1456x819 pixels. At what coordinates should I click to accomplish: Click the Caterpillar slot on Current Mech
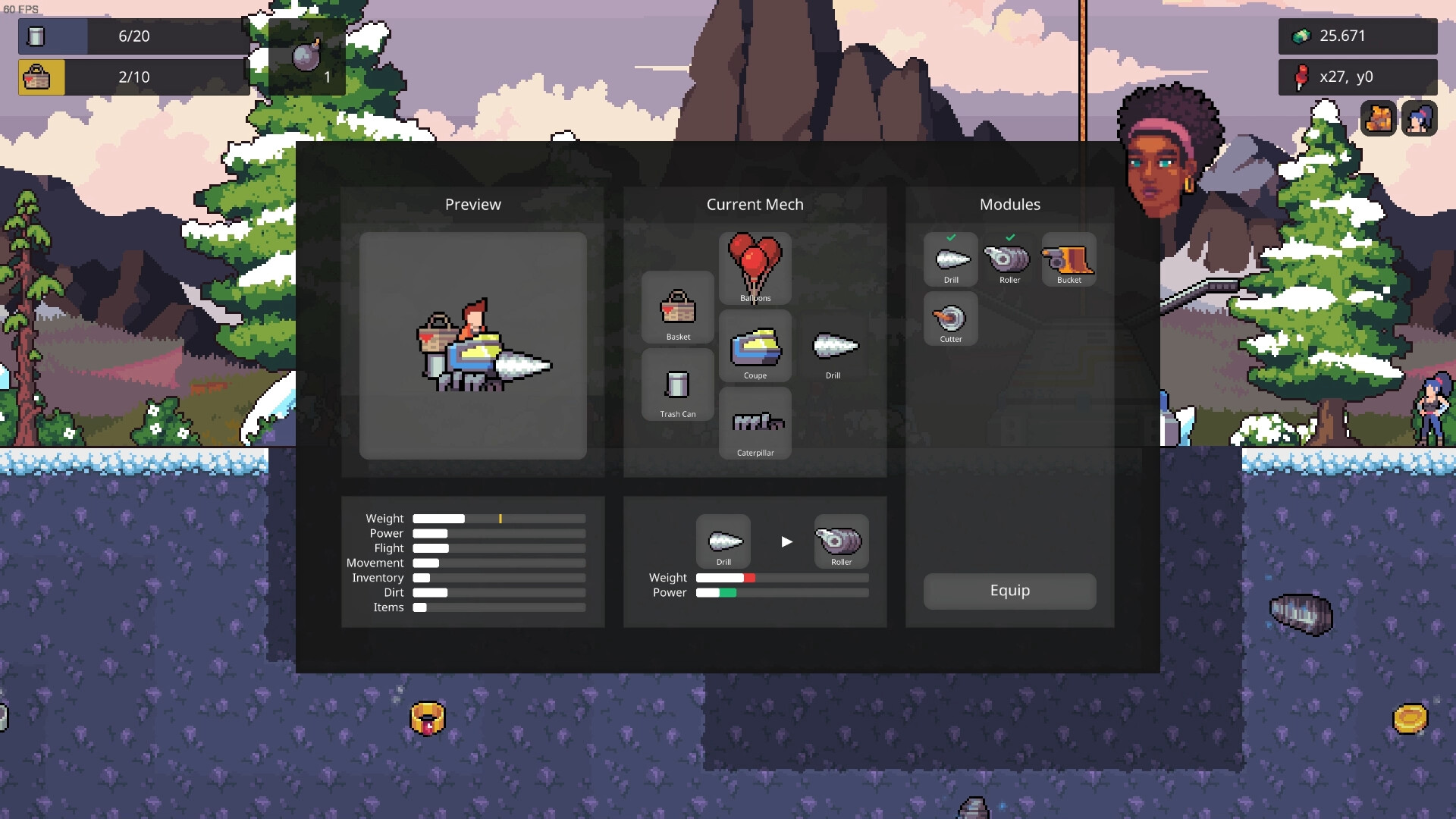(755, 422)
